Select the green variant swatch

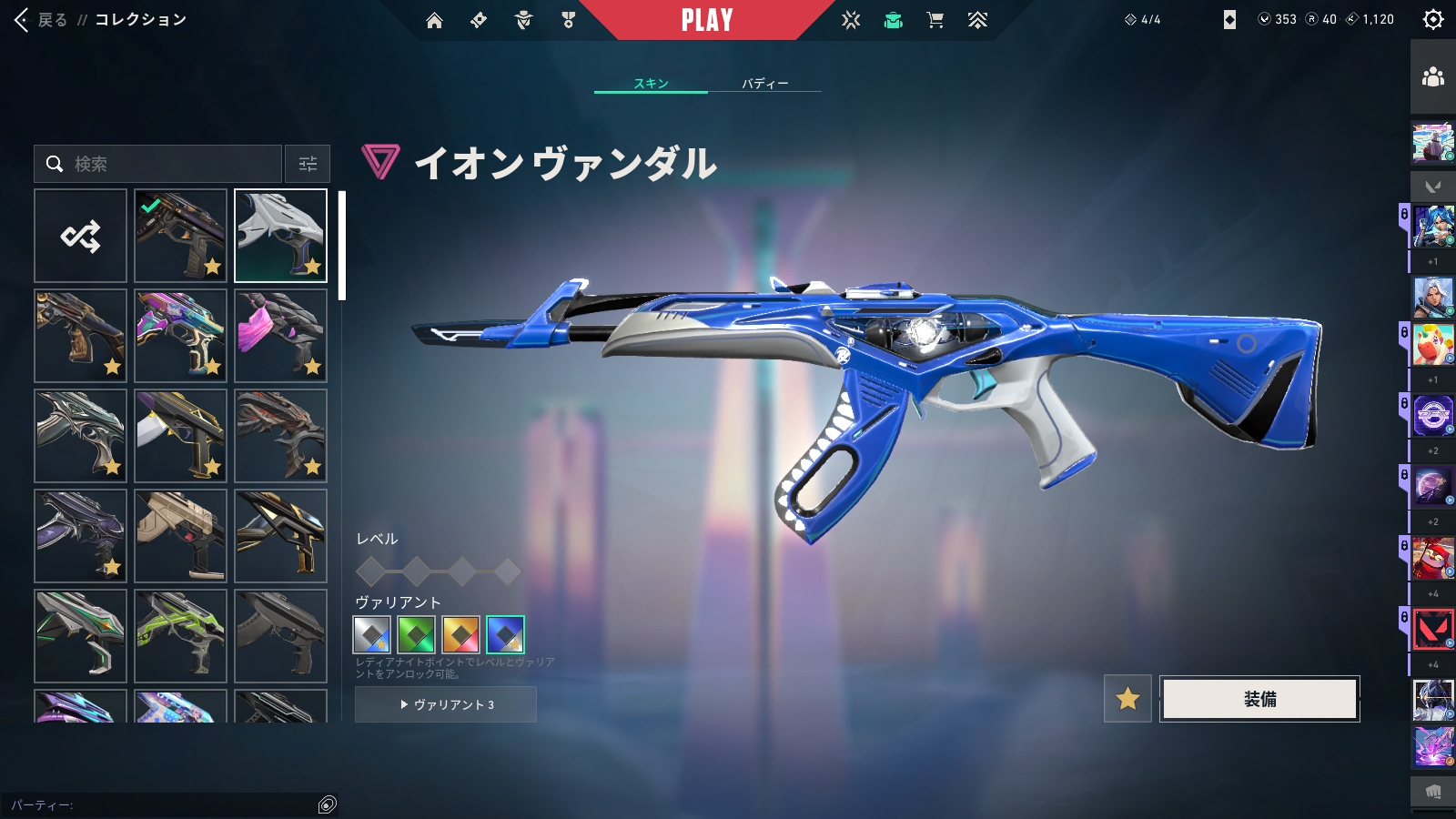coord(416,634)
